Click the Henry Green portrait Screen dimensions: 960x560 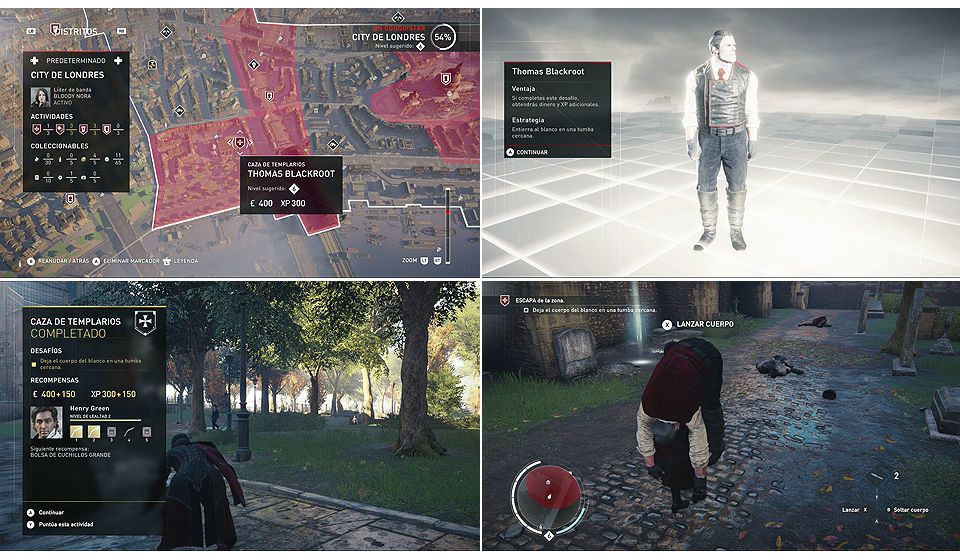[47, 423]
